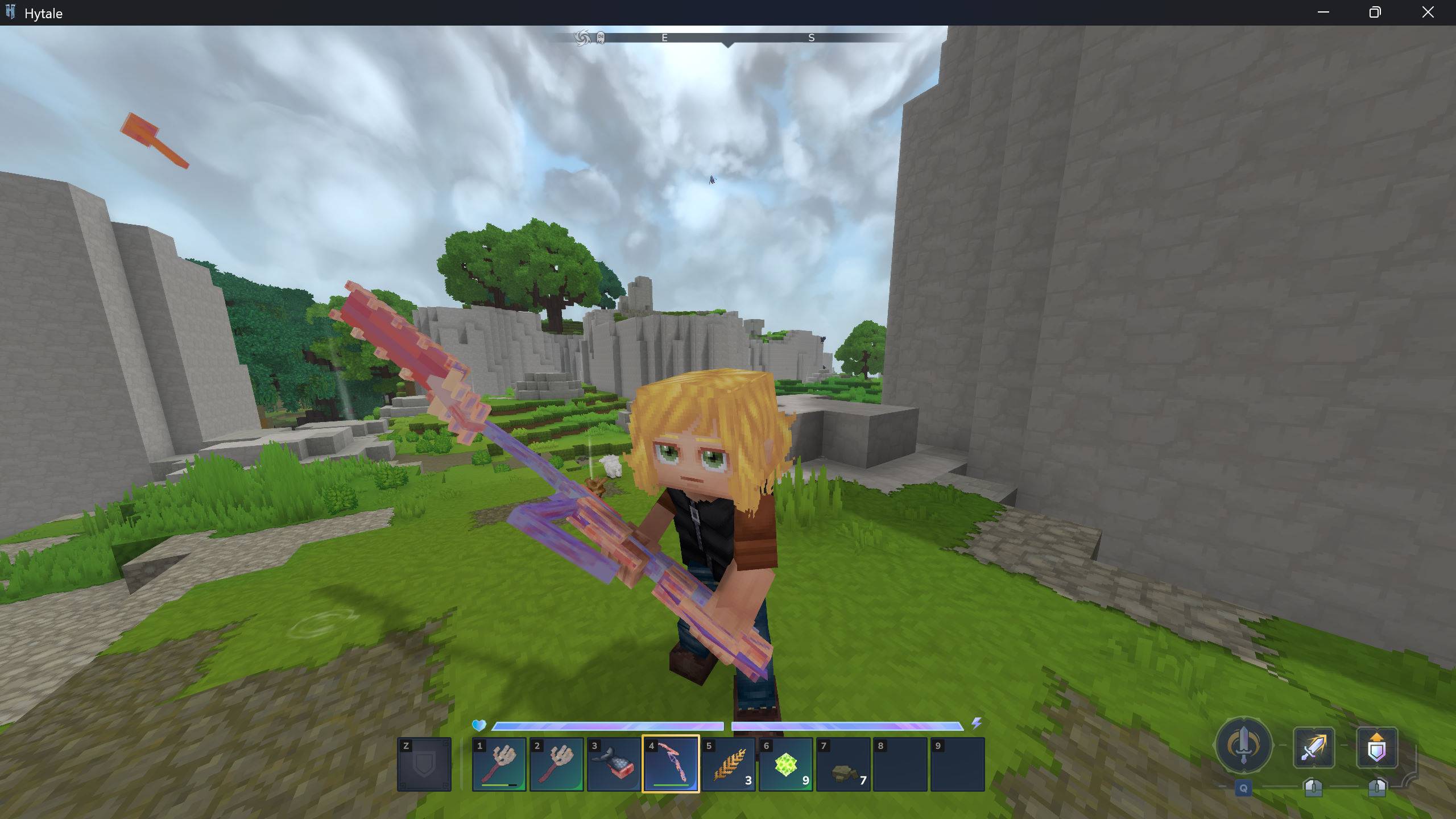Select the green crystal item in slot 6
Image resolution: width=1456 pixels, height=819 pixels.
pos(785,764)
